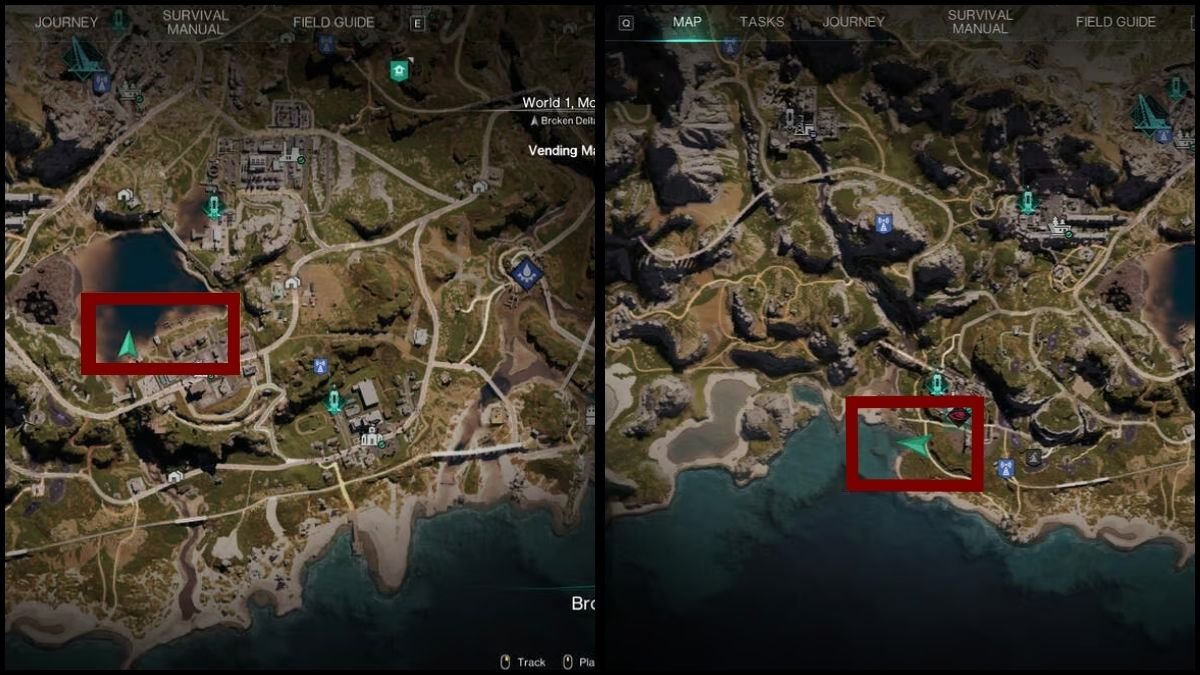Switch to the MAP tab

click(x=687, y=21)
